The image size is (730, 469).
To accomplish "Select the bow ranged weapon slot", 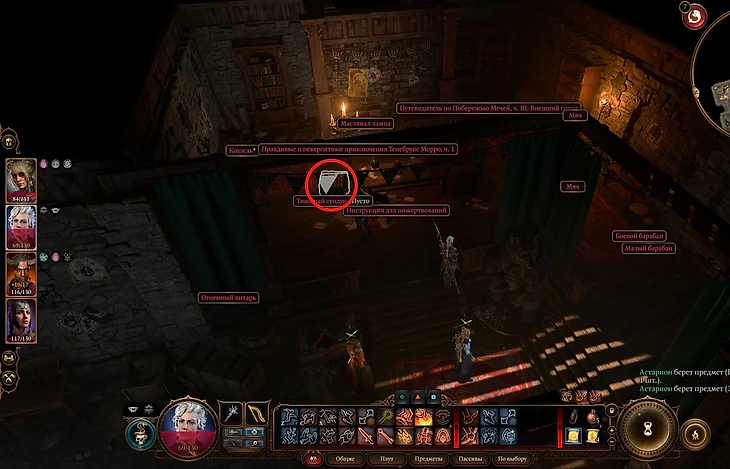I will [x=256, y=413].
